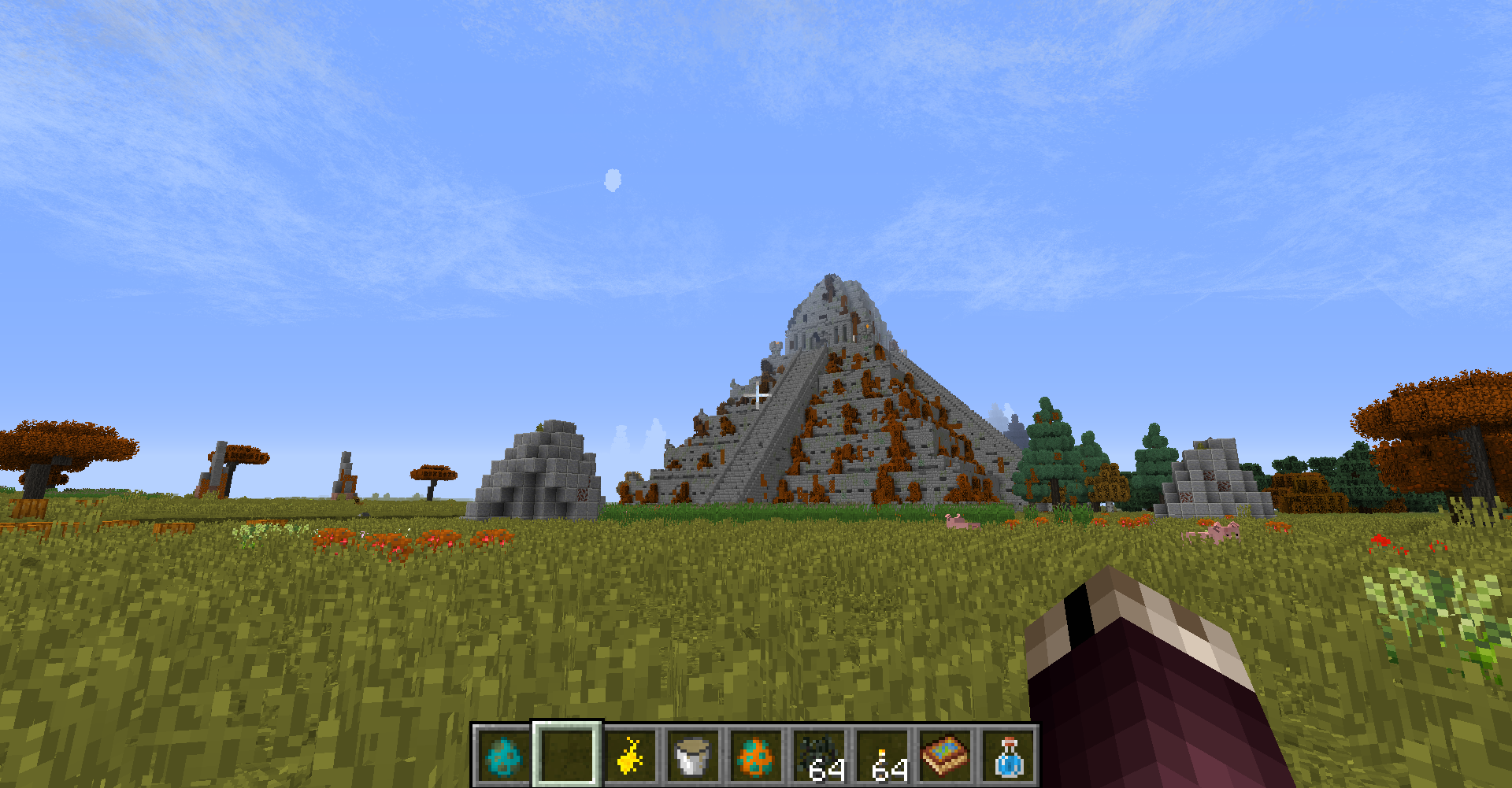Select the stack of 64 dark wither roses

819,758
